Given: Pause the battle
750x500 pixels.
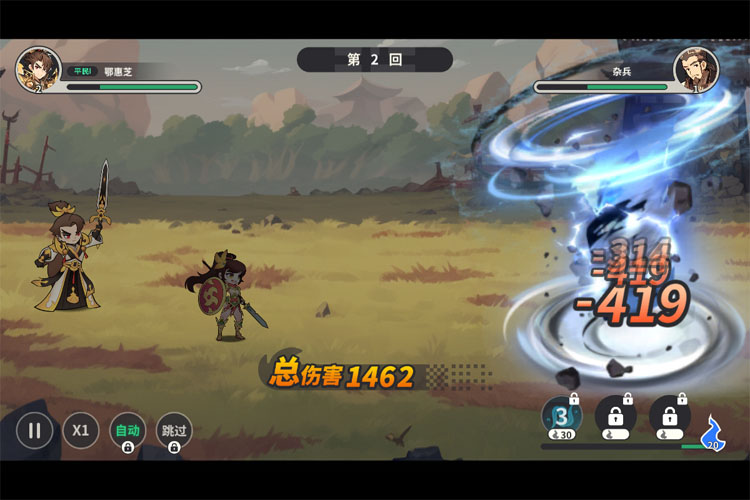Looking at the screenshot, I should pyautogui.click(x=34, y=431).
